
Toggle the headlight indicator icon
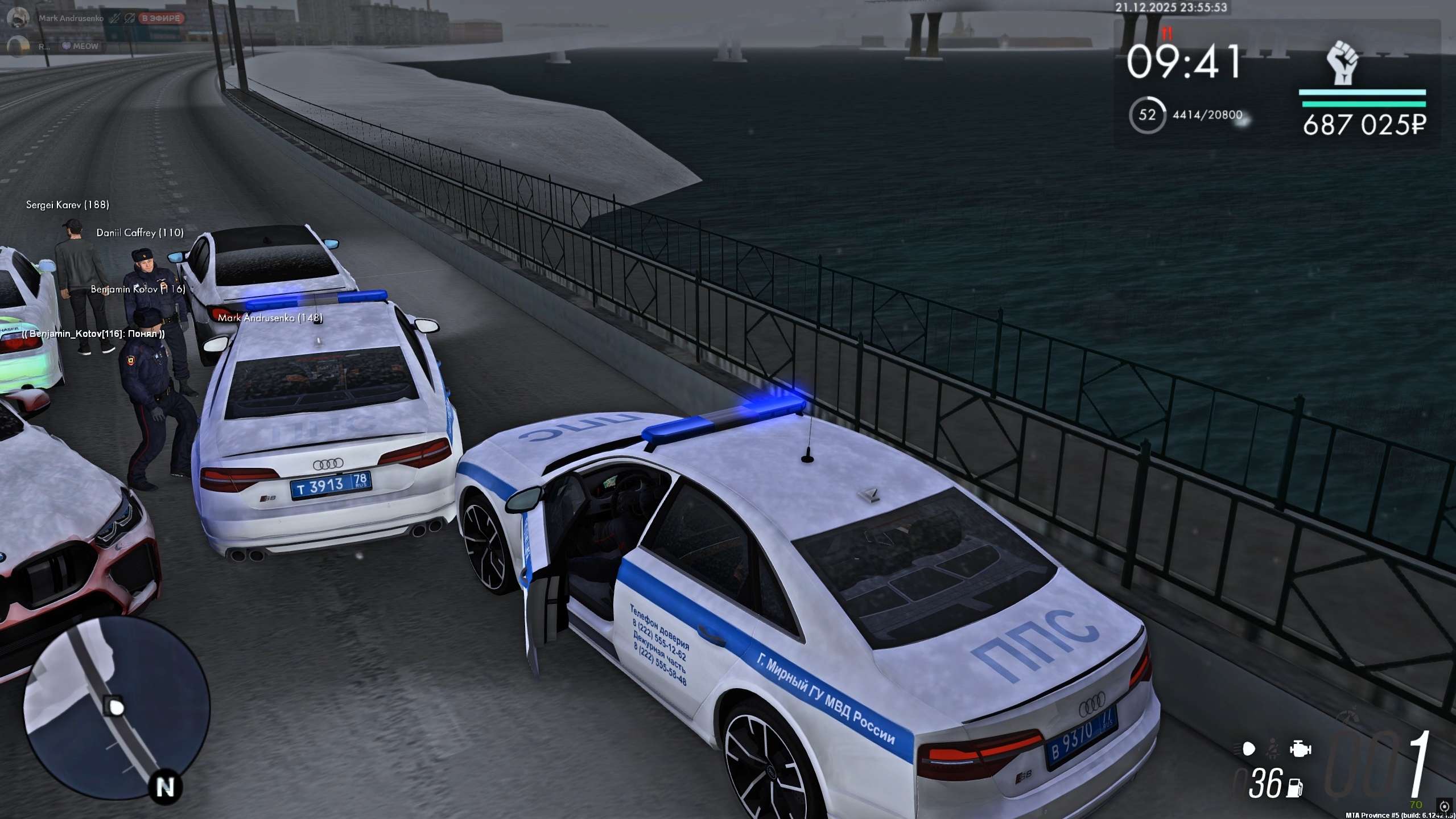pyautogui.click(x=1248, y=749)
